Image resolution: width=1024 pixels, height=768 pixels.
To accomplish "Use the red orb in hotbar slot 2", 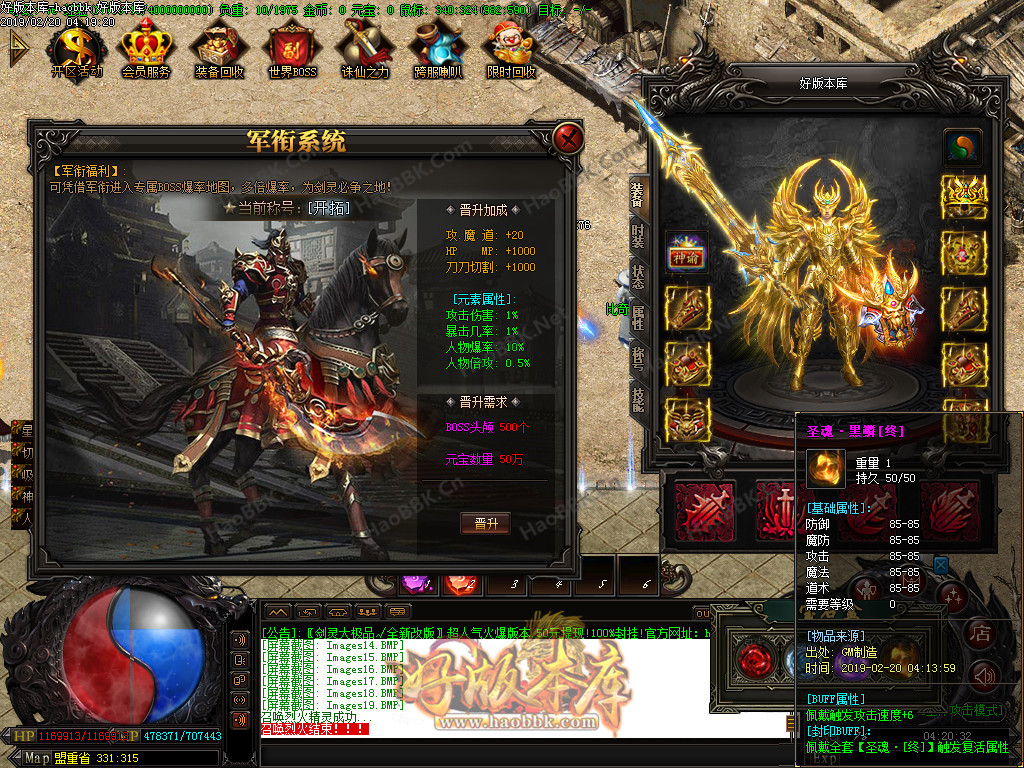I will click(460, 581).
